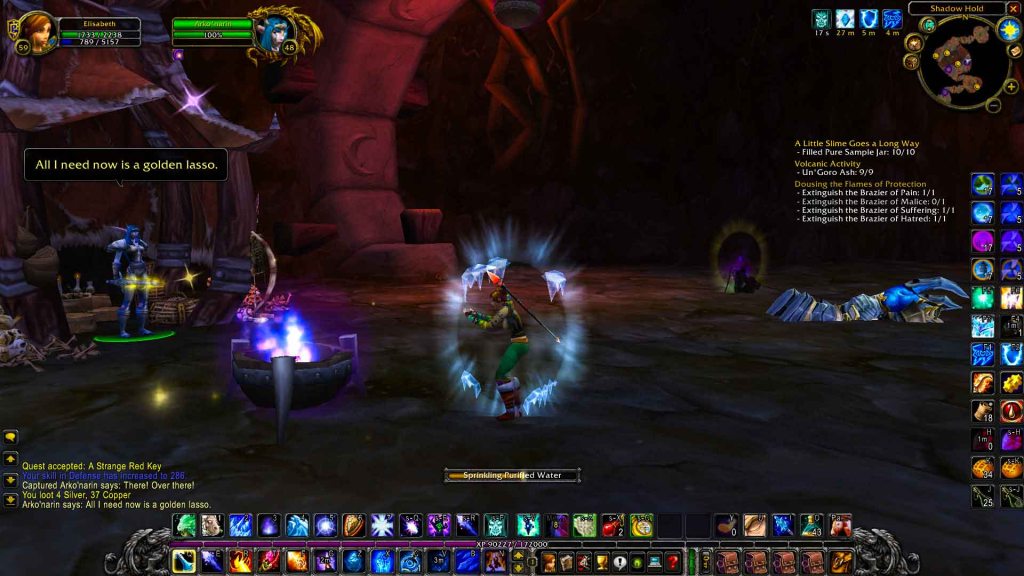Click the Ice Barrier shield buff icon
The height and width of the screenshot is (576, 1024).
(x=869, y=18)
